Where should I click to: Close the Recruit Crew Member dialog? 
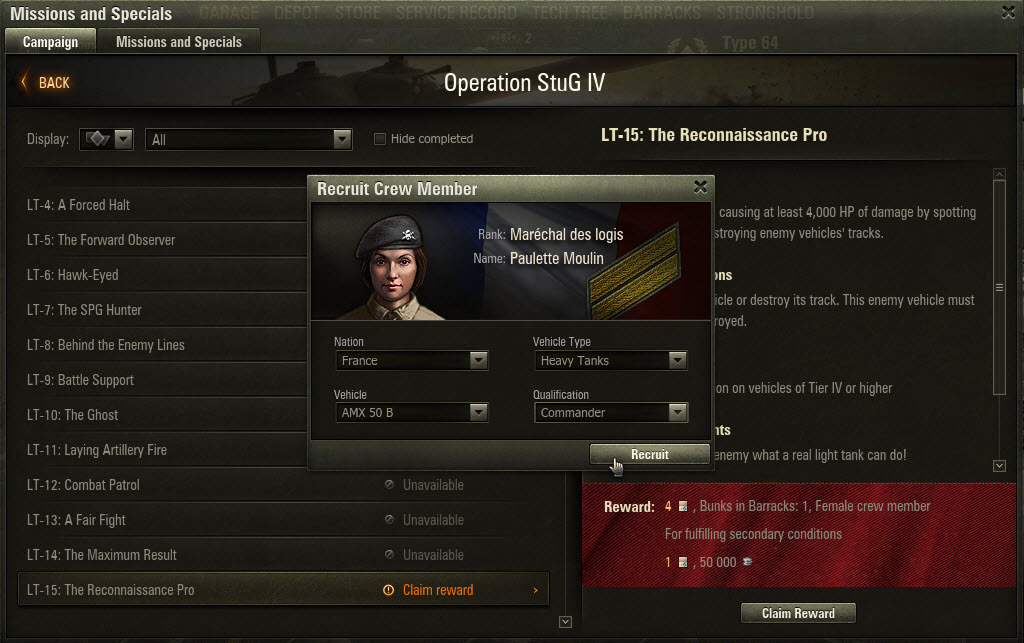tap(700, 187)
